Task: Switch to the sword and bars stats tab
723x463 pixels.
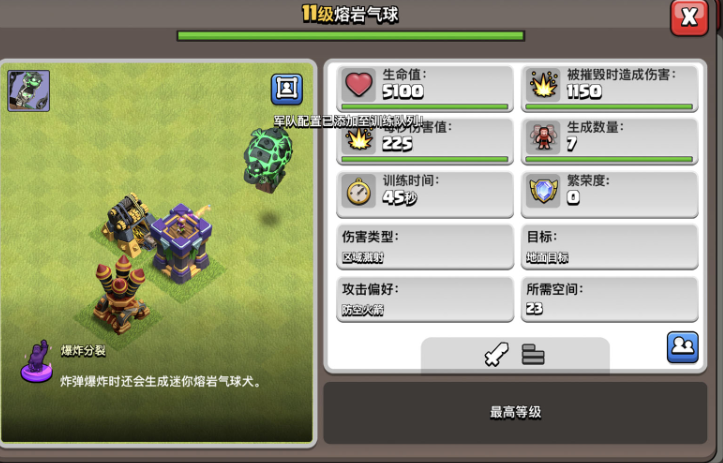Action: point(515,354)
